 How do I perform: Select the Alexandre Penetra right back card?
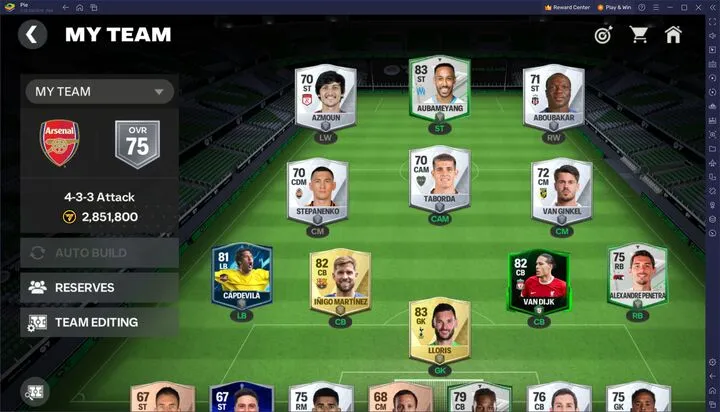(x=637, y=275)
